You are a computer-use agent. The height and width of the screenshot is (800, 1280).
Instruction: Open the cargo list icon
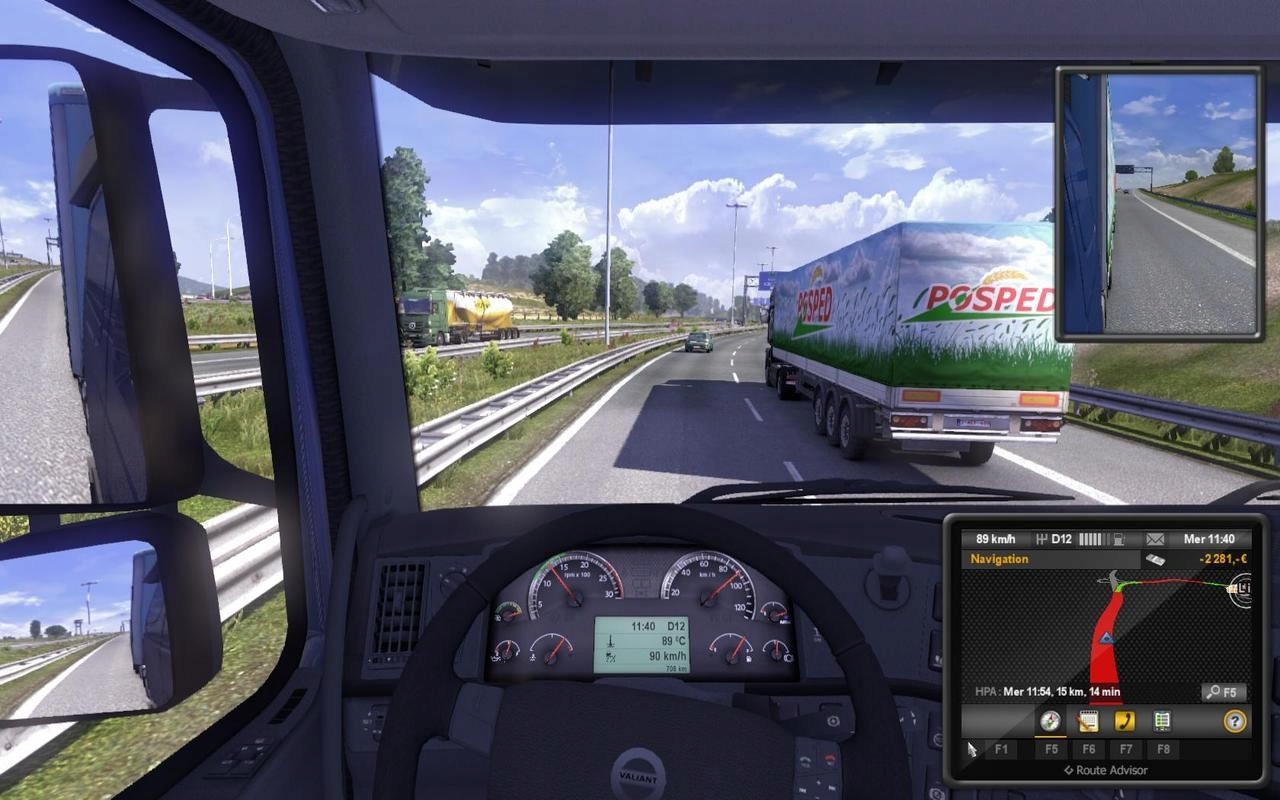point(1160,720)
